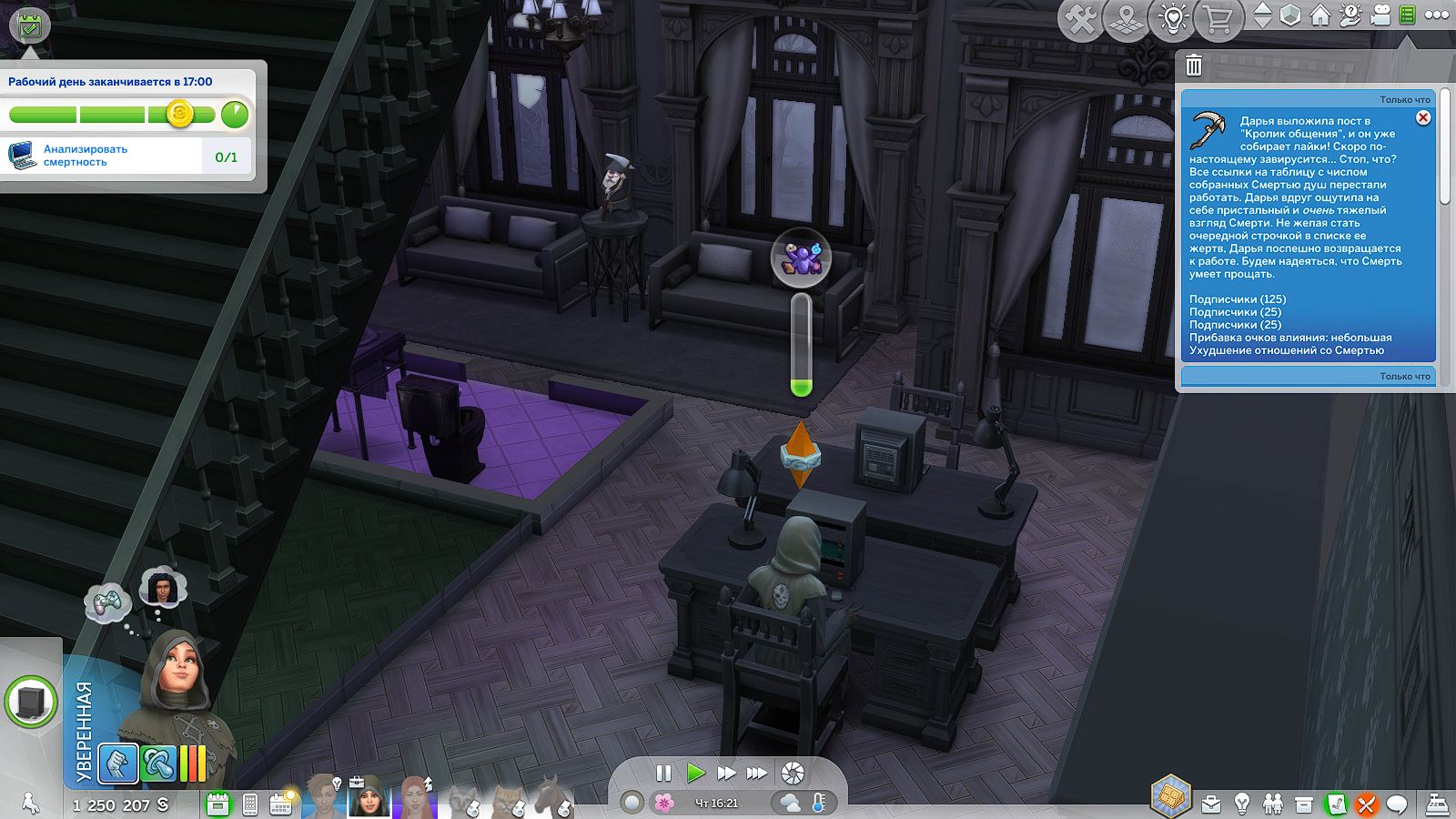Open the Careers briefcase panel
The height and width of the screenshot is (819, 1456).
(1211, 804)
